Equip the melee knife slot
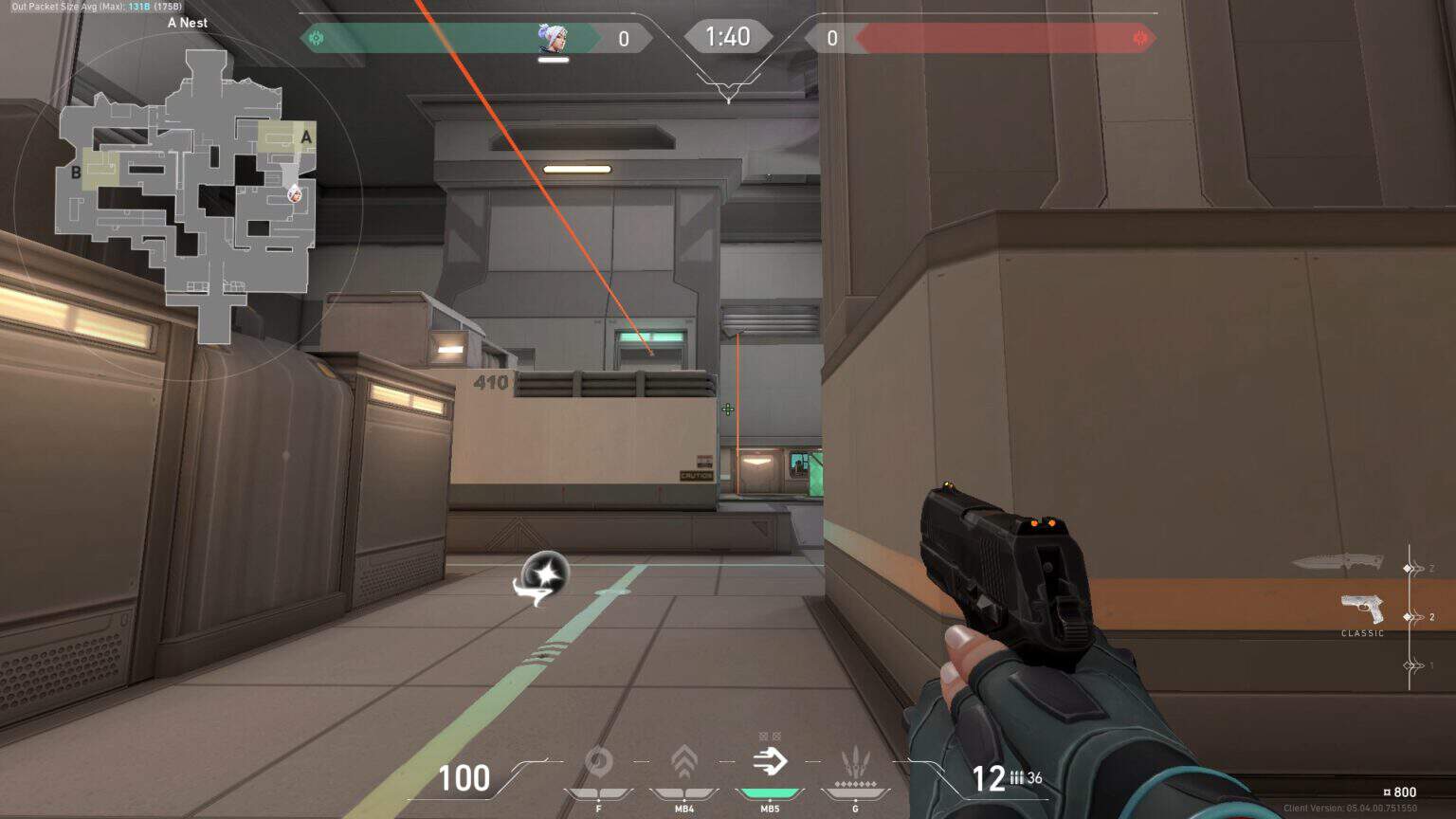 pyautogui.click(x=1338, y=562)
